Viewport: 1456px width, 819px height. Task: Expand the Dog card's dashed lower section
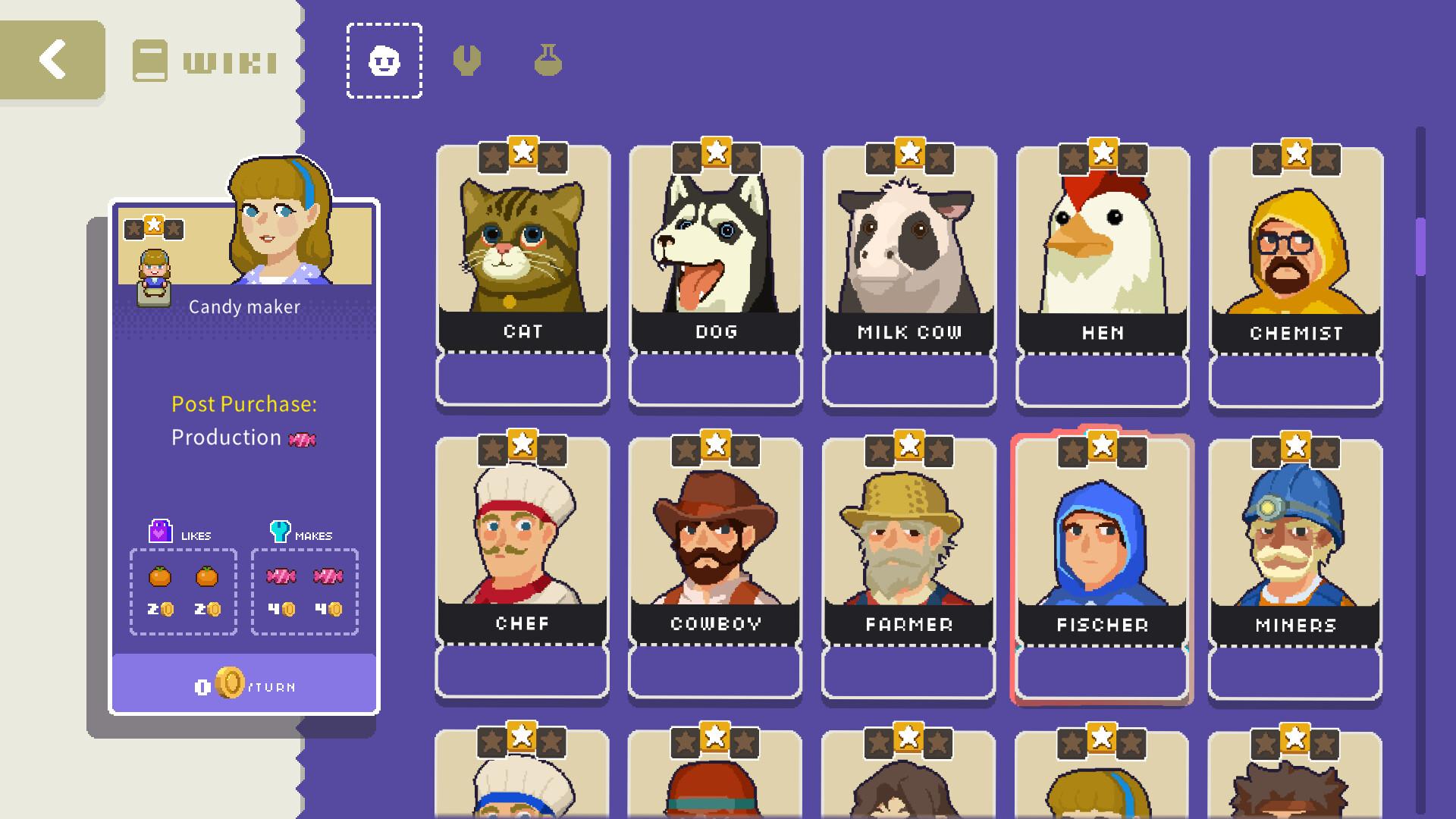pos(715,380)
